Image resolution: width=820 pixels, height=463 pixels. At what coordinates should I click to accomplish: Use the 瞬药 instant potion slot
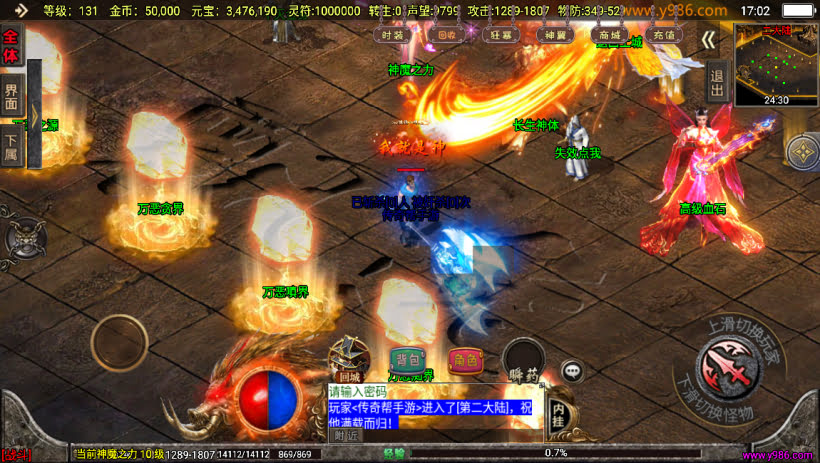click(523, 362)
